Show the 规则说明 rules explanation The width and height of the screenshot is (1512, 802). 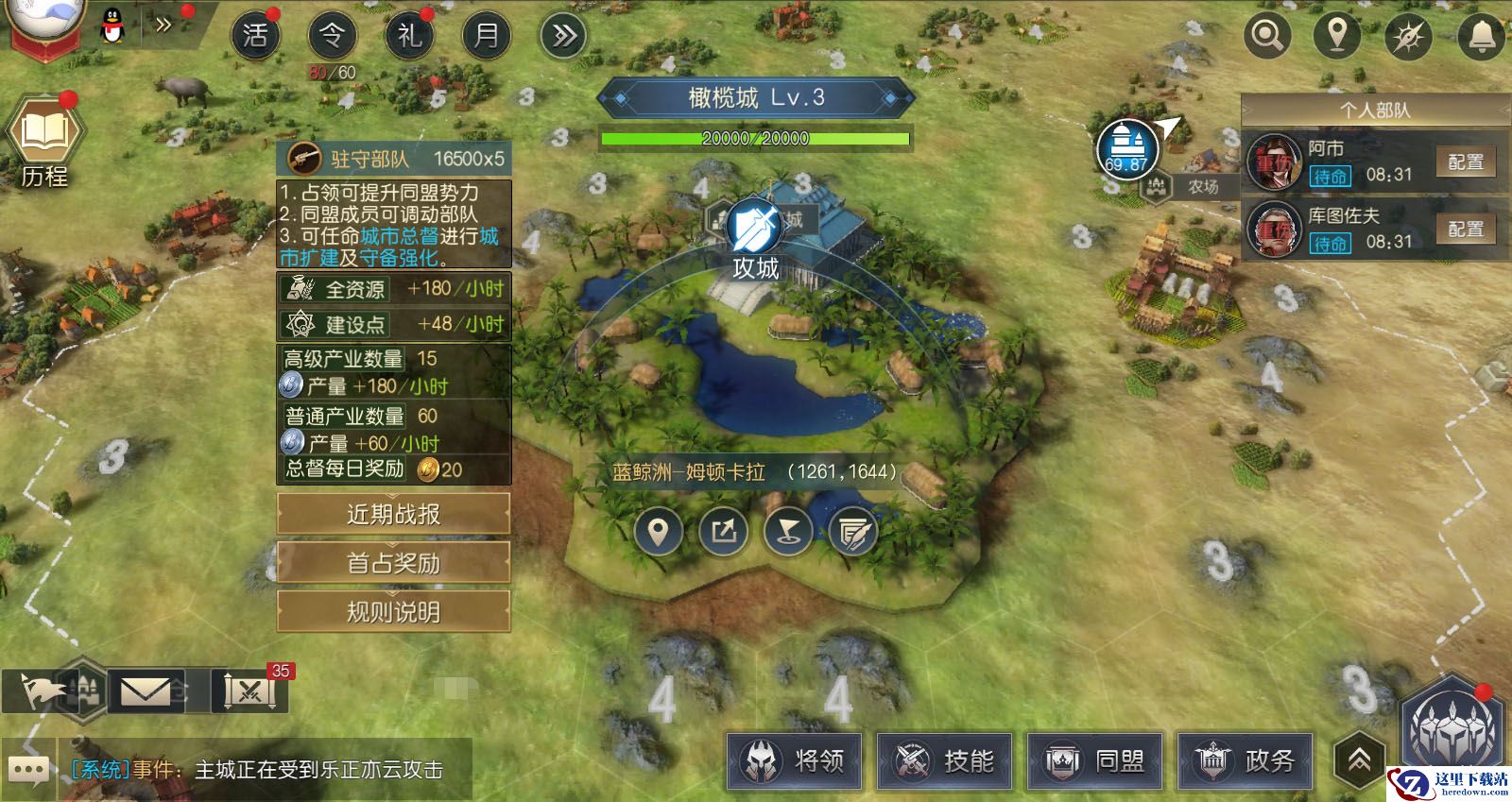[x=393, y=612]
